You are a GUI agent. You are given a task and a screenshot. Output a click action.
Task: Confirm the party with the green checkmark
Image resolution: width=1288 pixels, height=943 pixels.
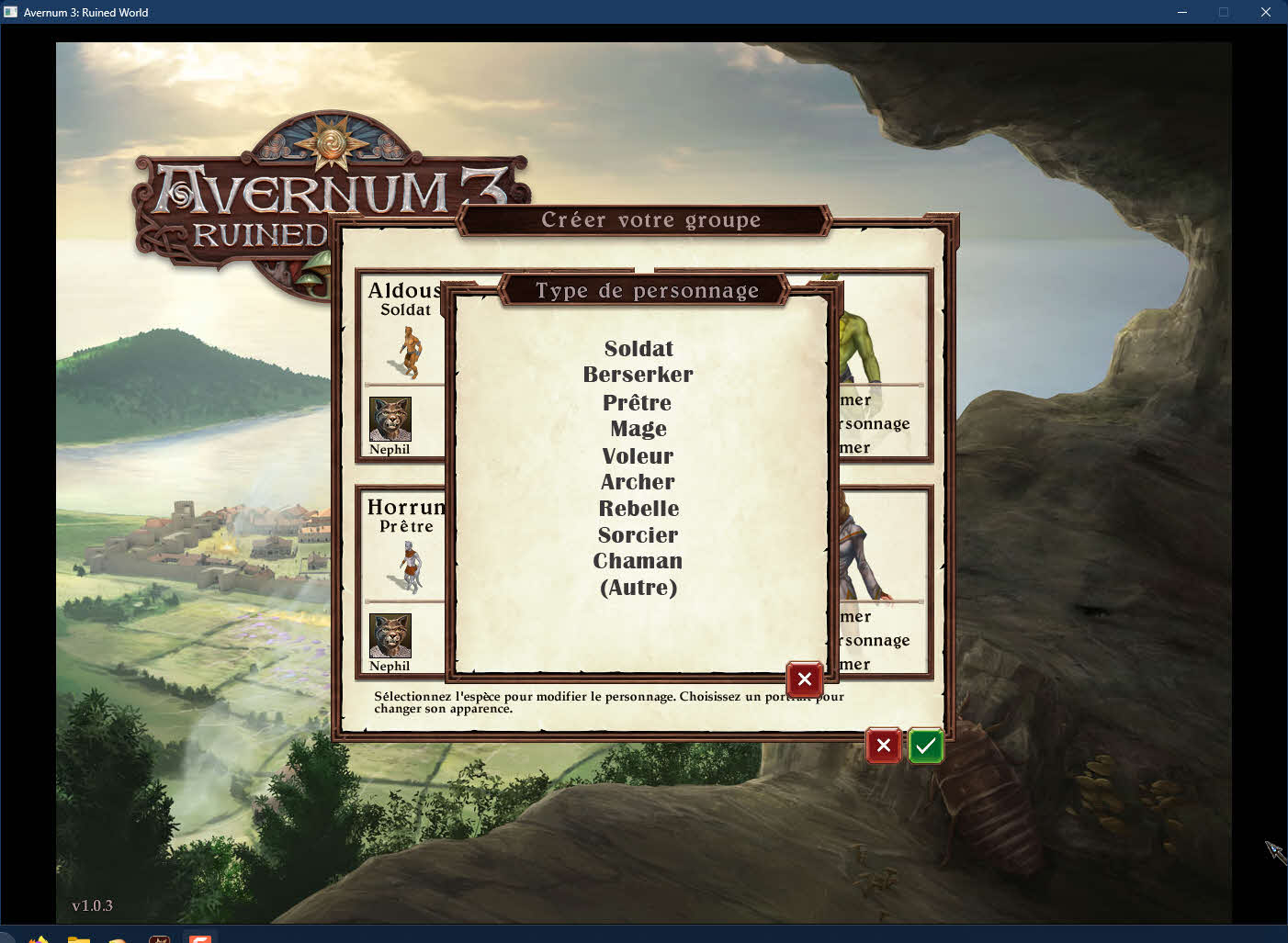[x=925, y=746]
